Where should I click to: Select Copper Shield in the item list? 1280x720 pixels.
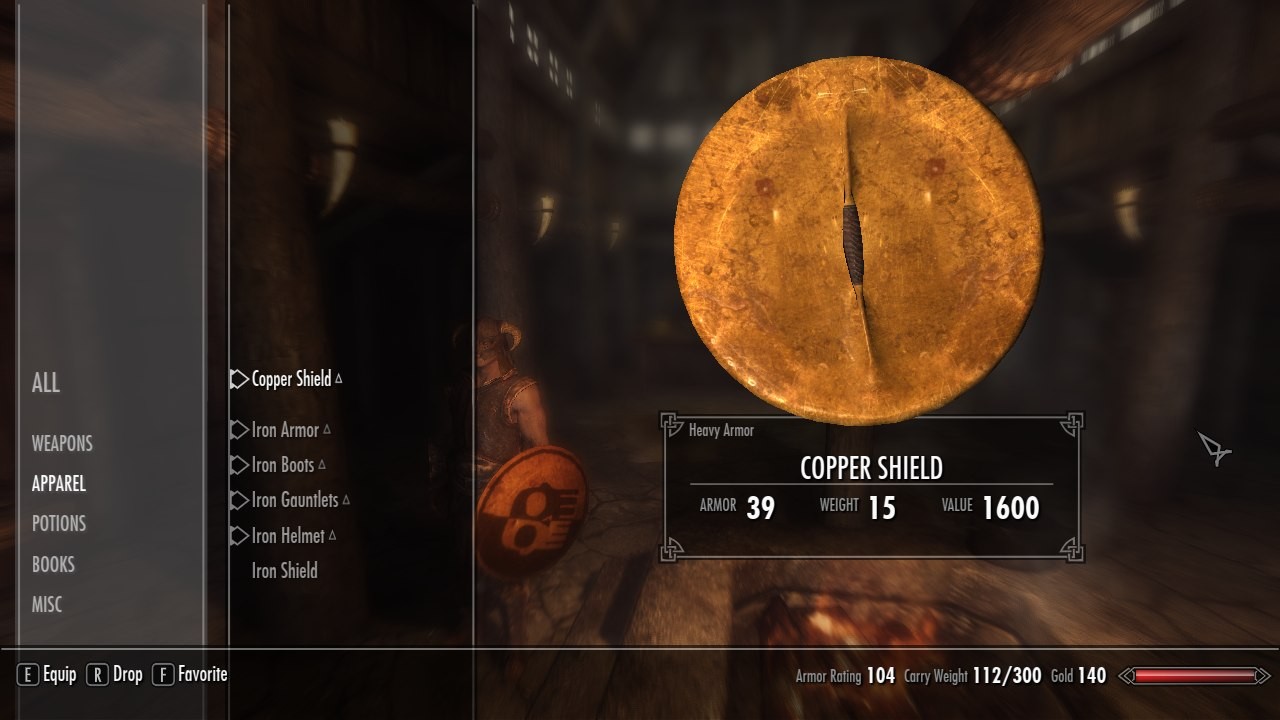291,380
